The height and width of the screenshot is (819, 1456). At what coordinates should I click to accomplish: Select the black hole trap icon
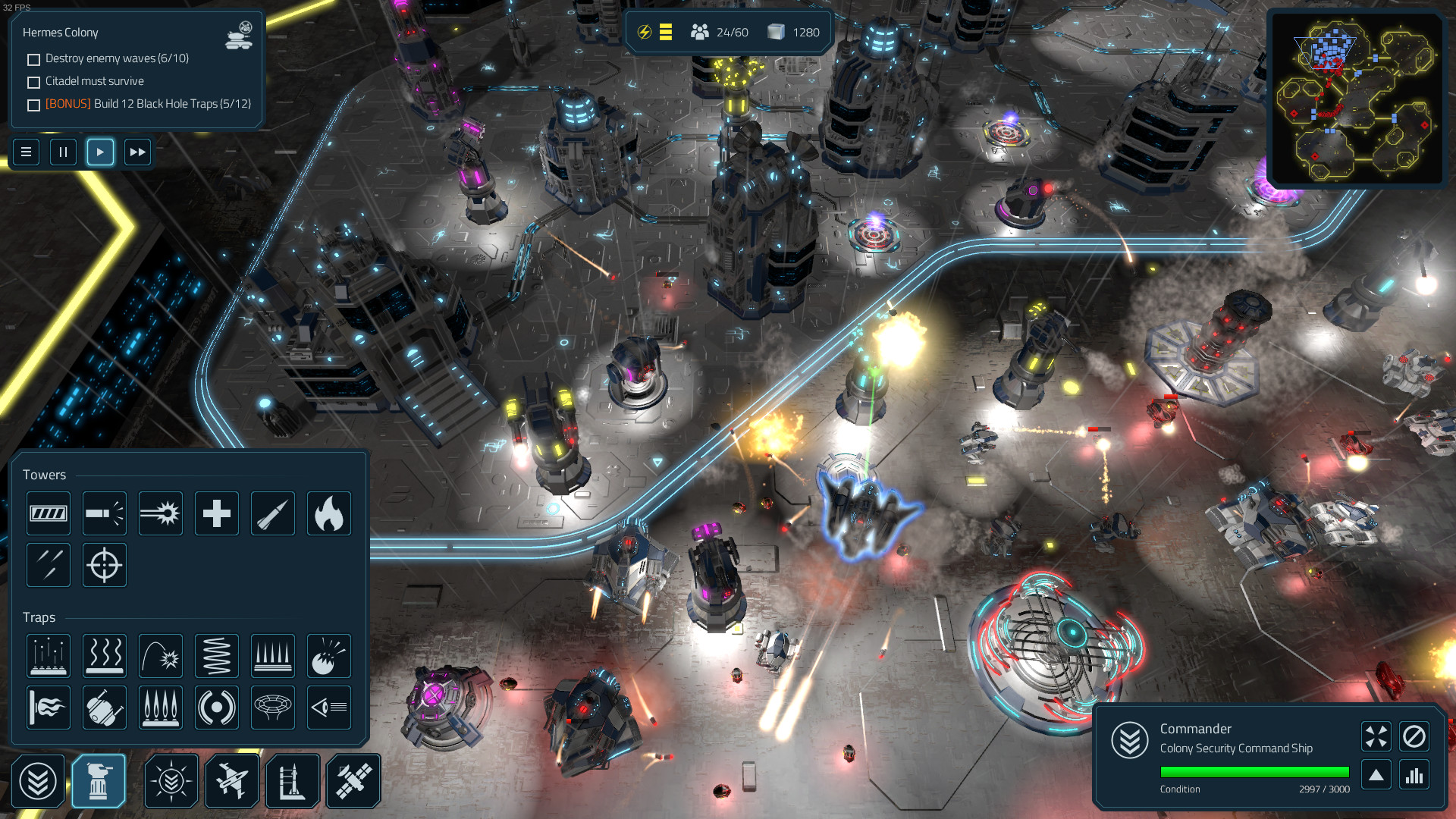(272, 708)
